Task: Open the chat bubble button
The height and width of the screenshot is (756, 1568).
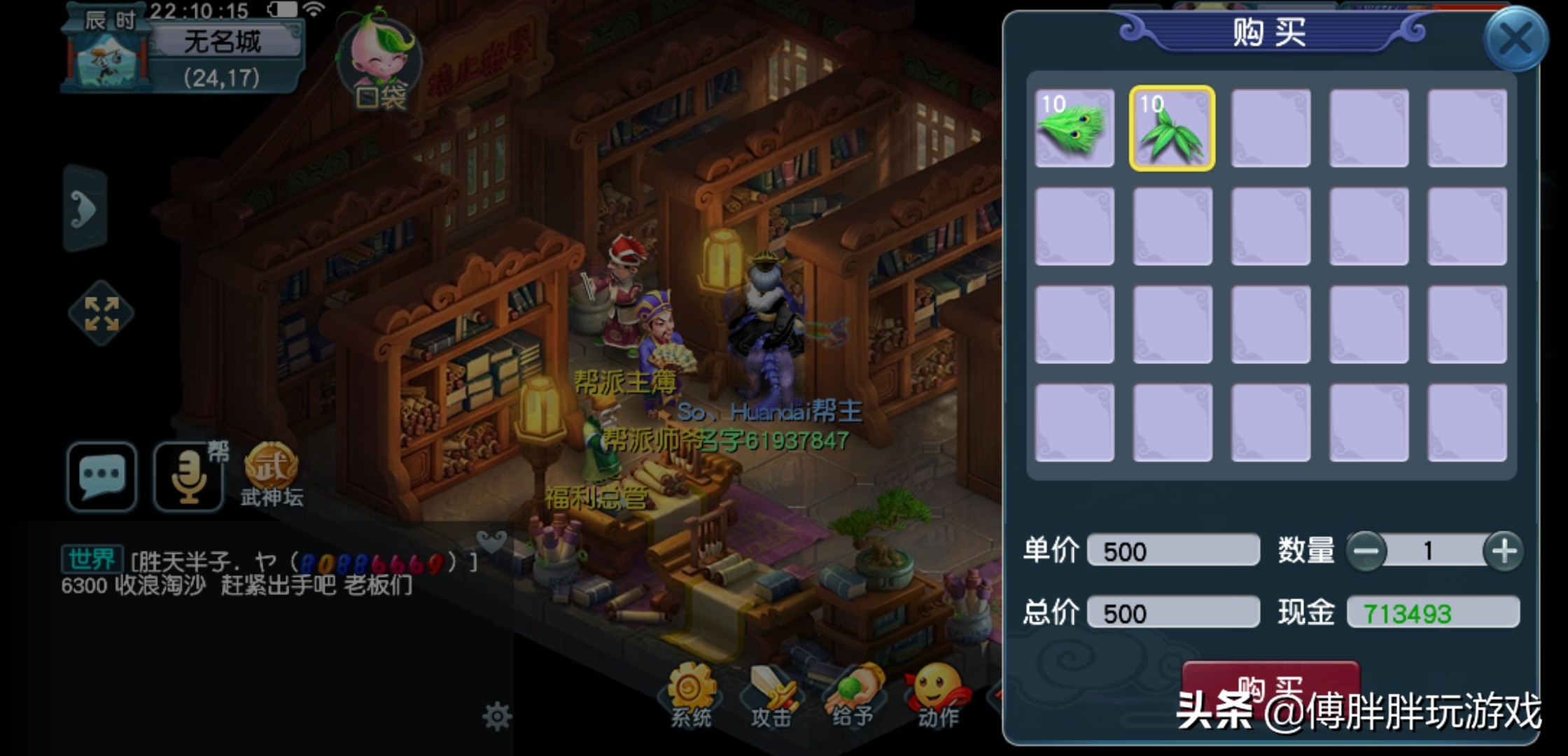Action: (x=102, y=476)
